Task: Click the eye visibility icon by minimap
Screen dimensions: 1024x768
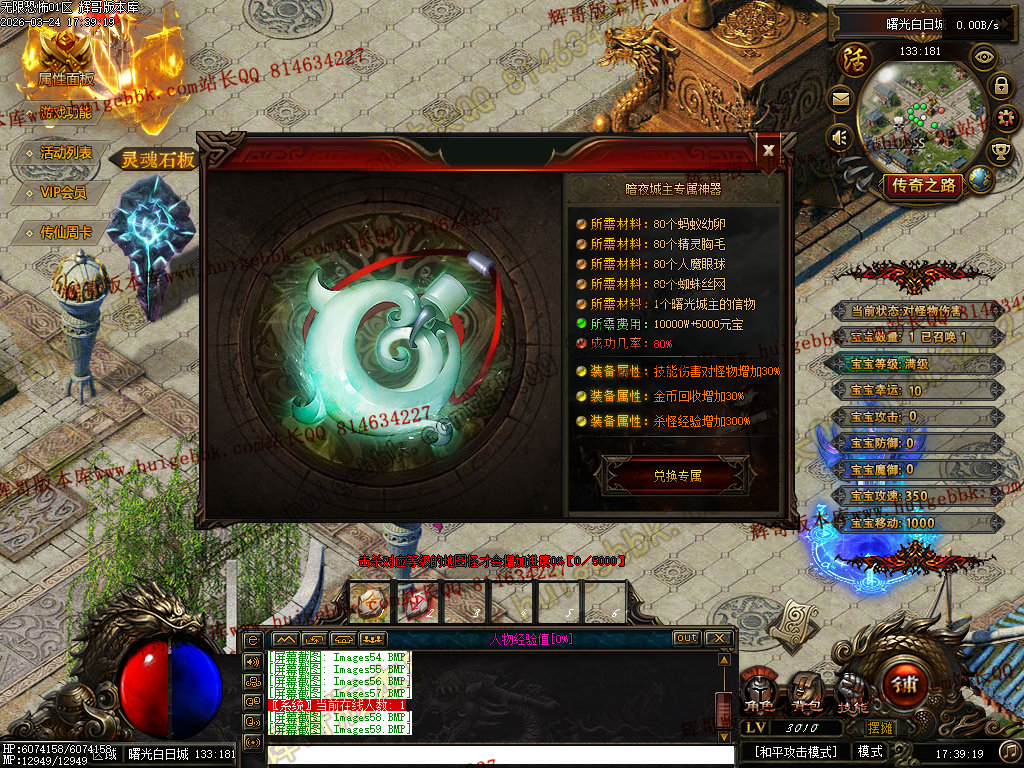Action: pyautogui.click(x=985, y=57)
